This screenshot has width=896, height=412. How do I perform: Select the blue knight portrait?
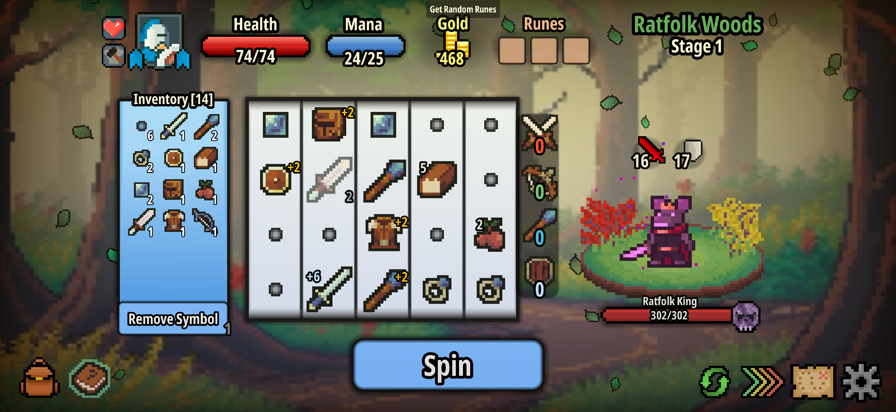160,41
